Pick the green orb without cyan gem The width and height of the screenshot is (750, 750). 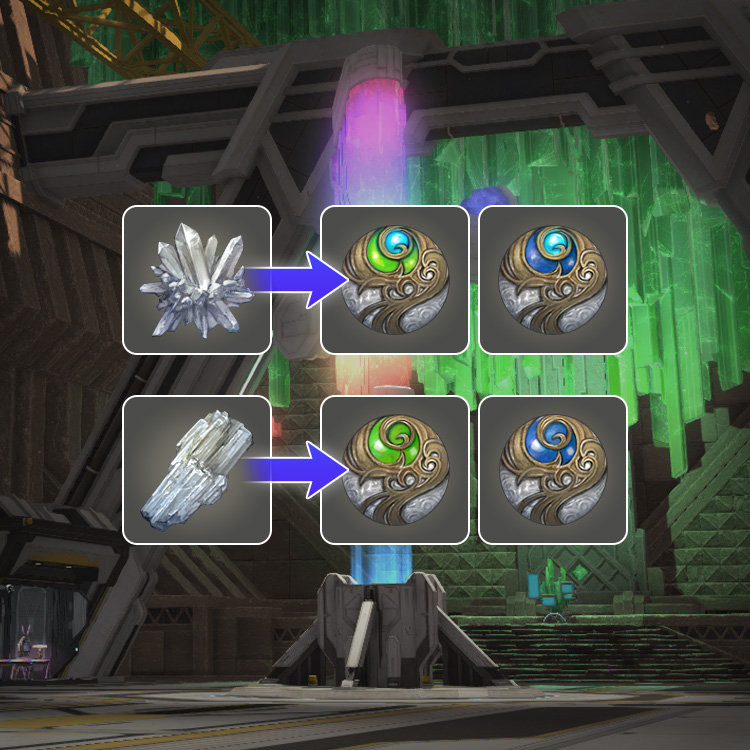(394, 470)
